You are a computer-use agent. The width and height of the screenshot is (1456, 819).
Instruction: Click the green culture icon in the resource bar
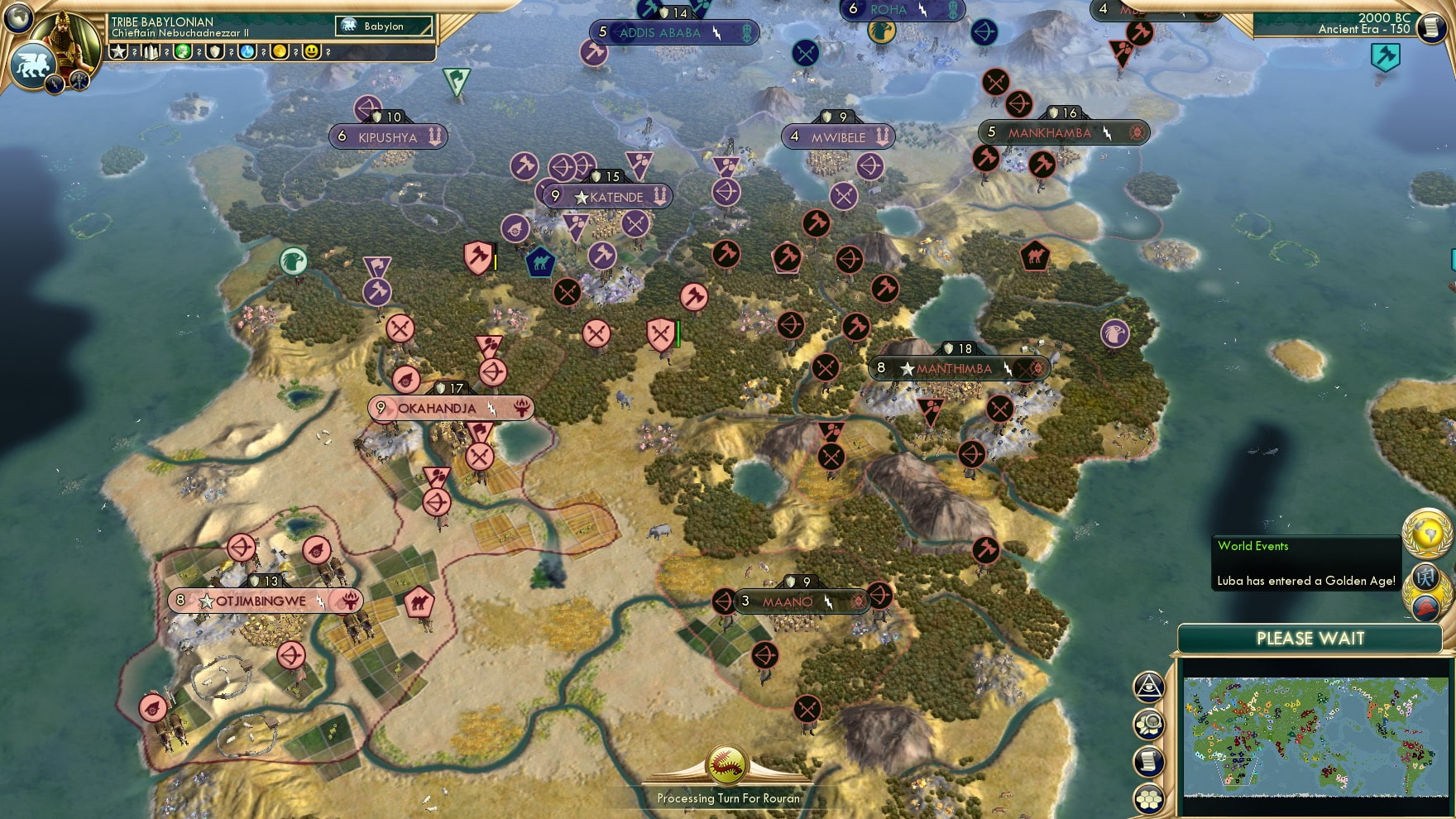[182, 52]
